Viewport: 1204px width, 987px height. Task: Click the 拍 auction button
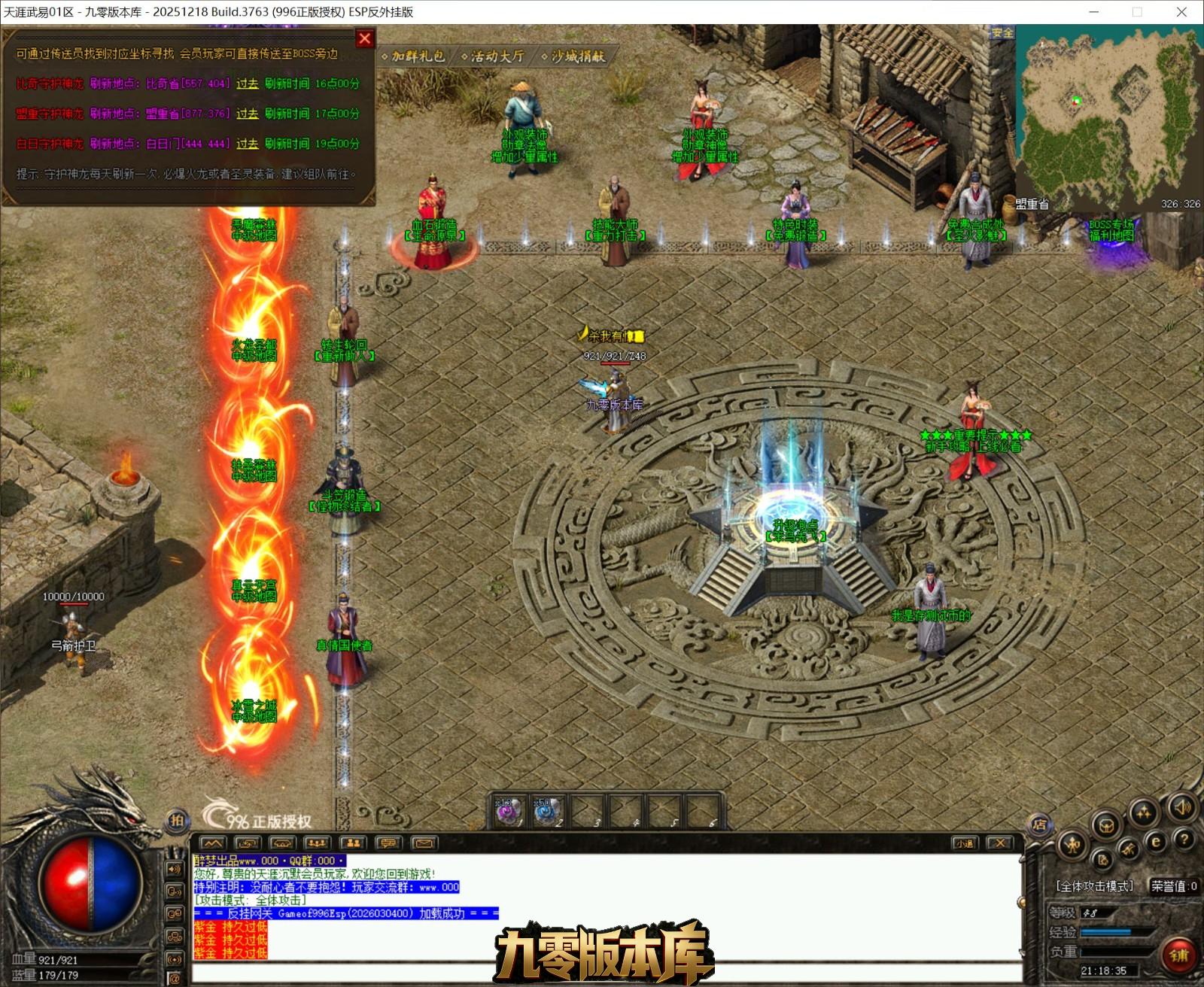click(x=178, y=821)
